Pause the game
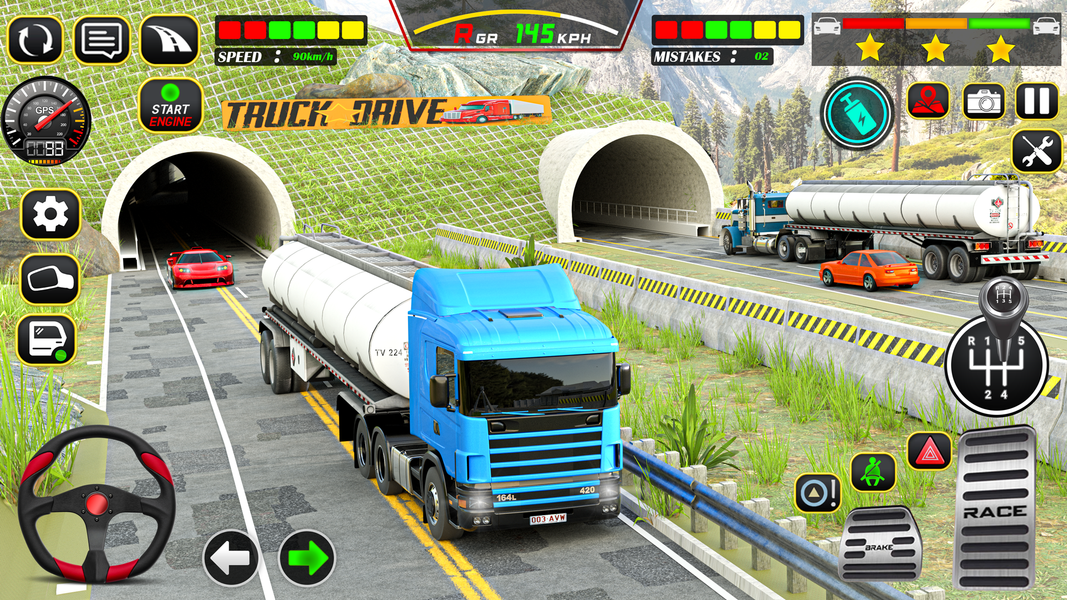 pos(1037,101)
